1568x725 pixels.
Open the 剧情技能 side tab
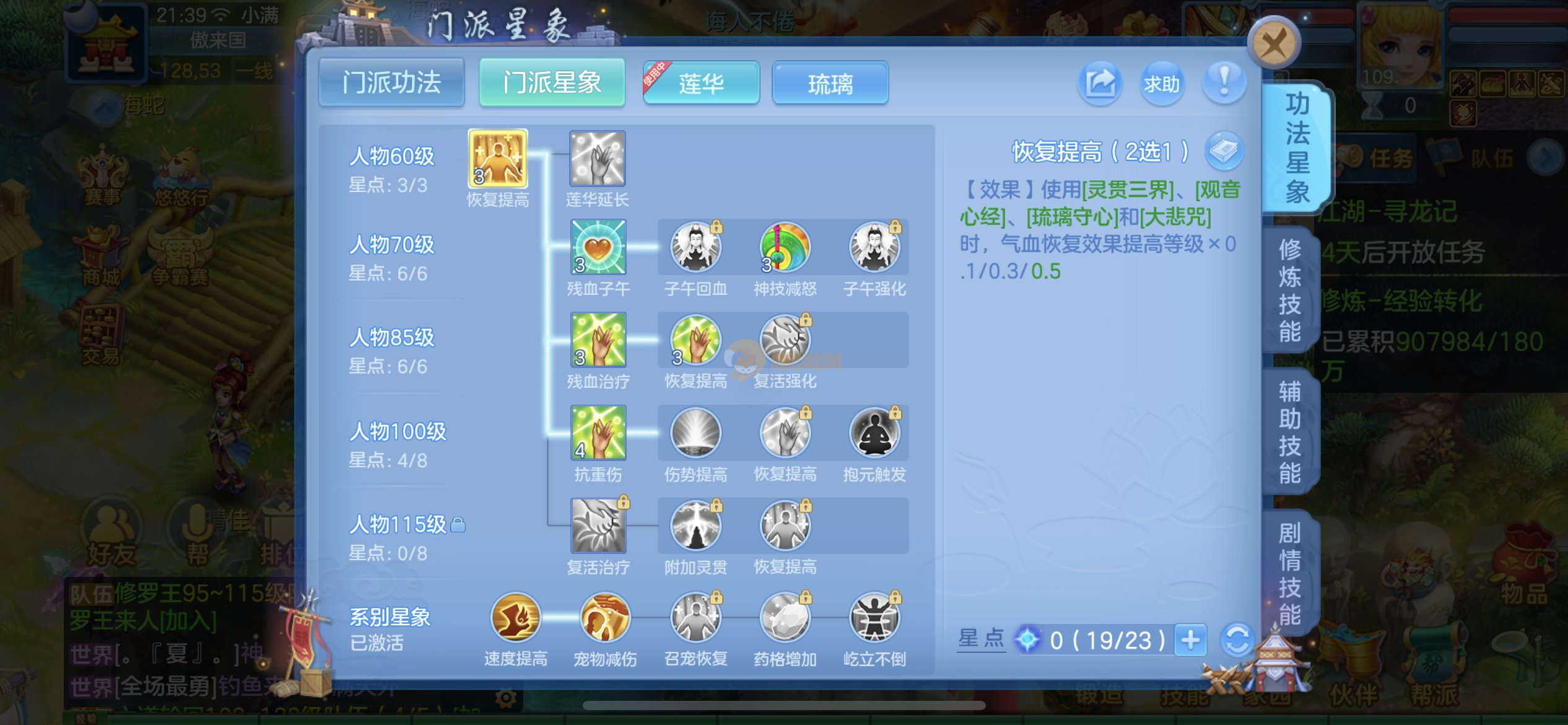[1291, 574]
